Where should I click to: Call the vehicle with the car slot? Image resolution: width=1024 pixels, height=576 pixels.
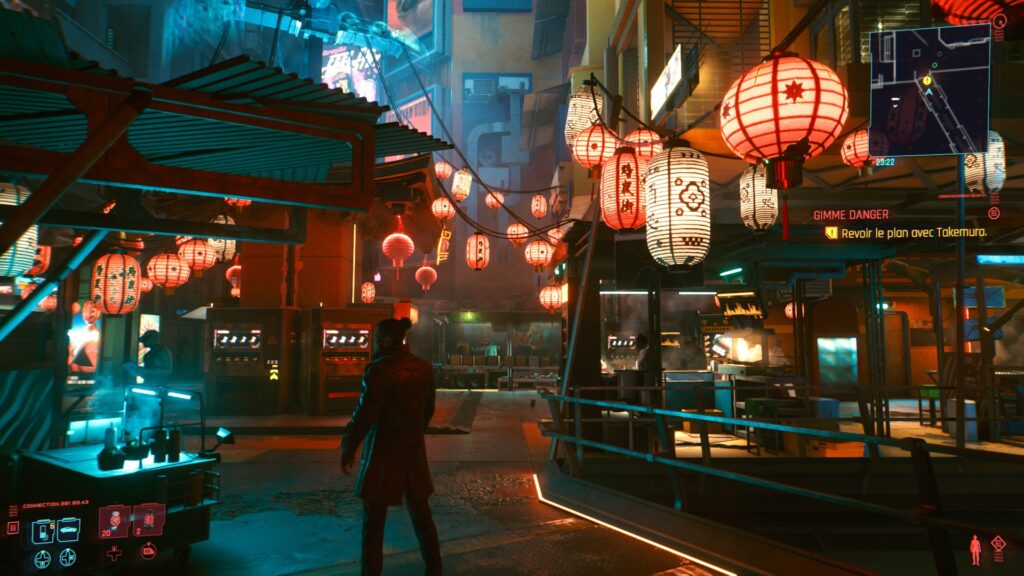pos(68,530)
